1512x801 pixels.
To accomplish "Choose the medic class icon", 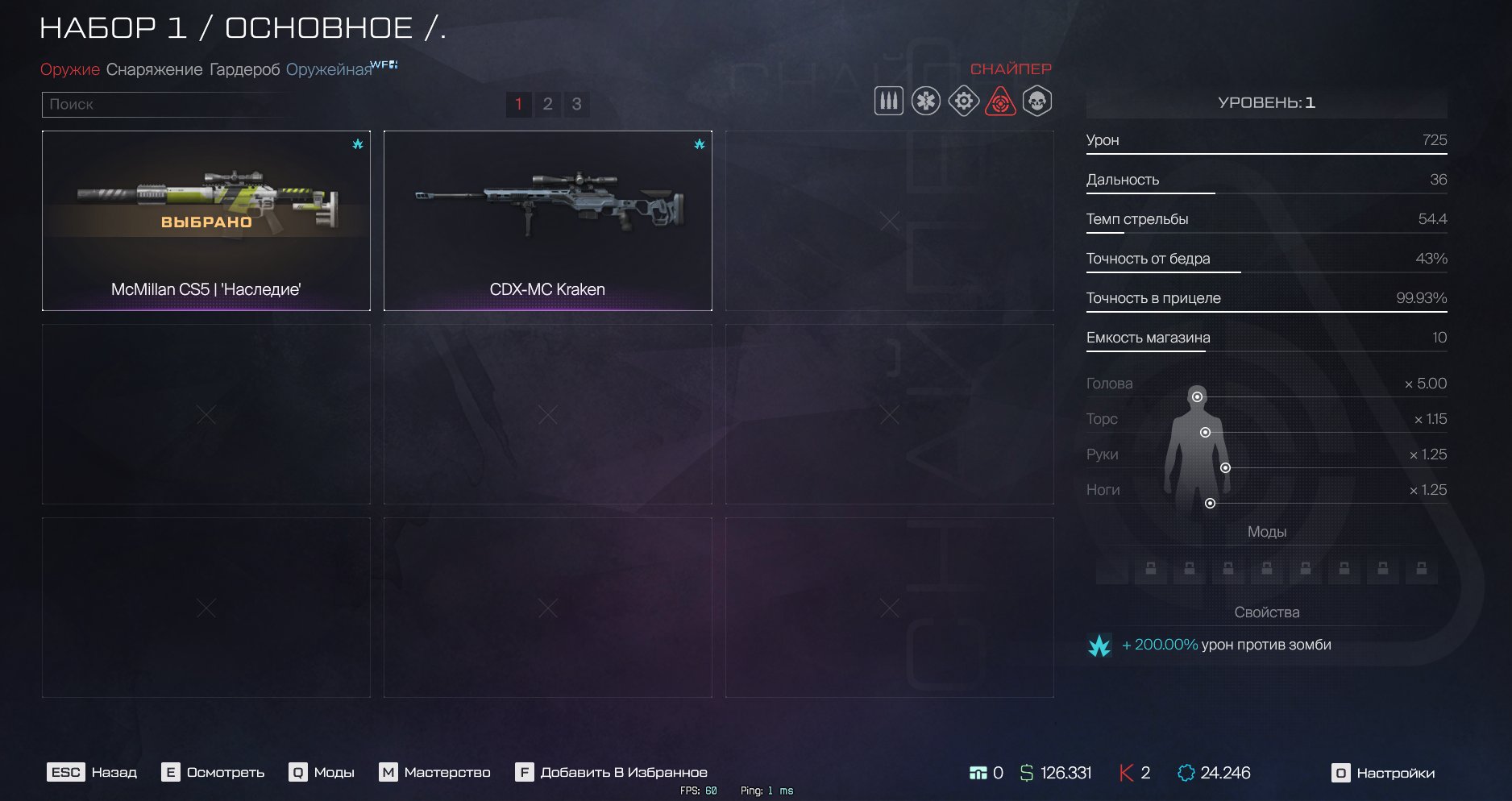I will point(926,102).
